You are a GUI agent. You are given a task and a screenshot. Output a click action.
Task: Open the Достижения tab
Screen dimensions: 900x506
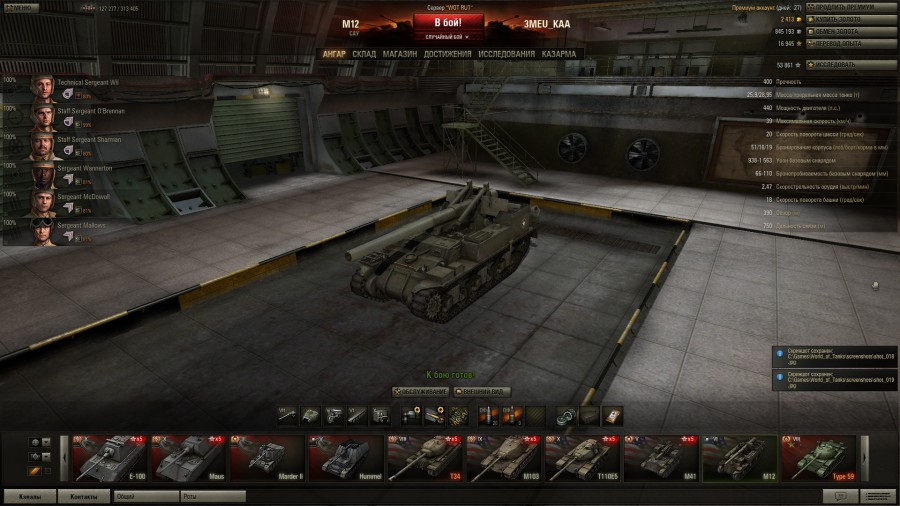[x=447, y=53]
